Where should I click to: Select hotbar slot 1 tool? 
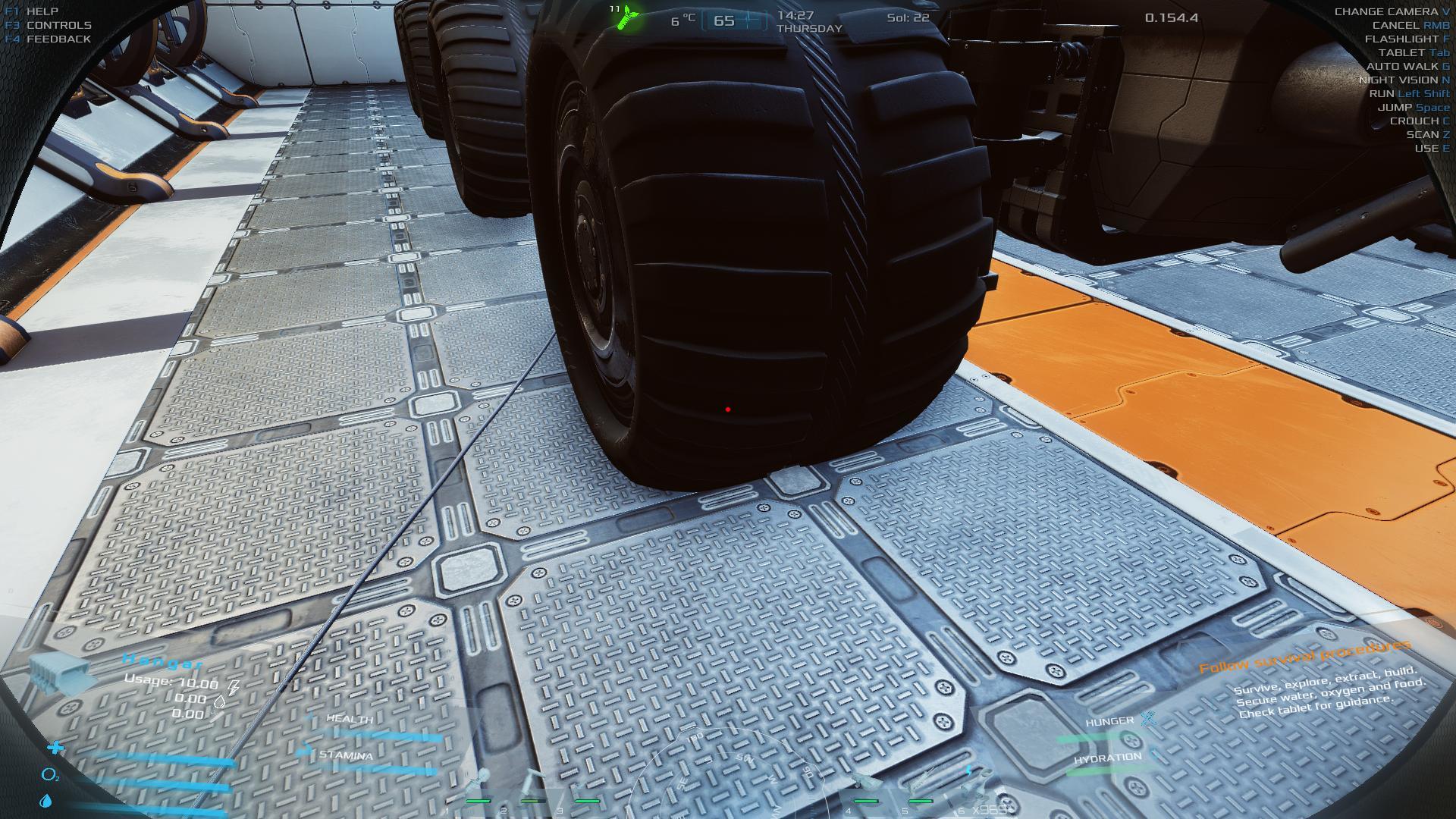coord(479,786)
